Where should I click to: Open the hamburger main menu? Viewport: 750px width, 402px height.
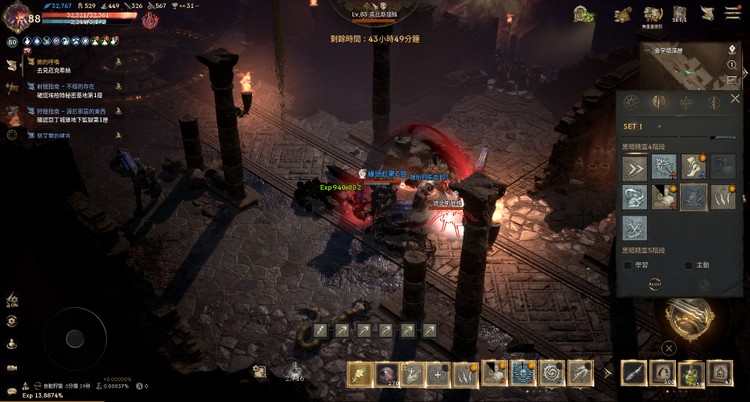tap(735, 13)
